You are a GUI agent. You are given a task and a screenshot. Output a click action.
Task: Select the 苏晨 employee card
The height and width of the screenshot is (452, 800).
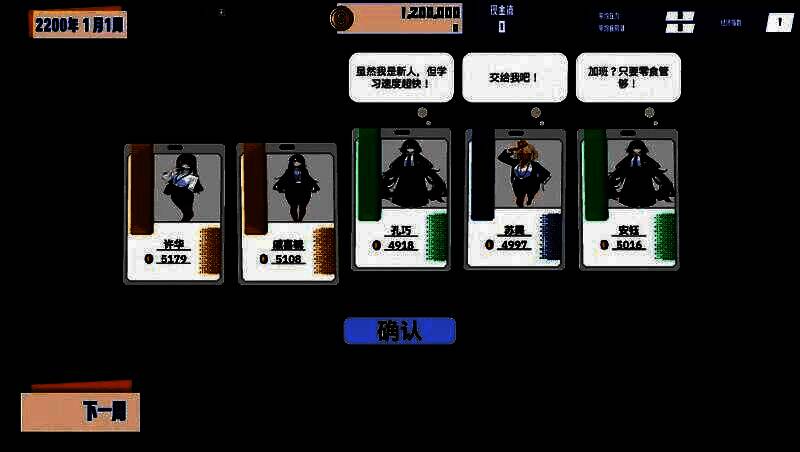click(514, 199)
